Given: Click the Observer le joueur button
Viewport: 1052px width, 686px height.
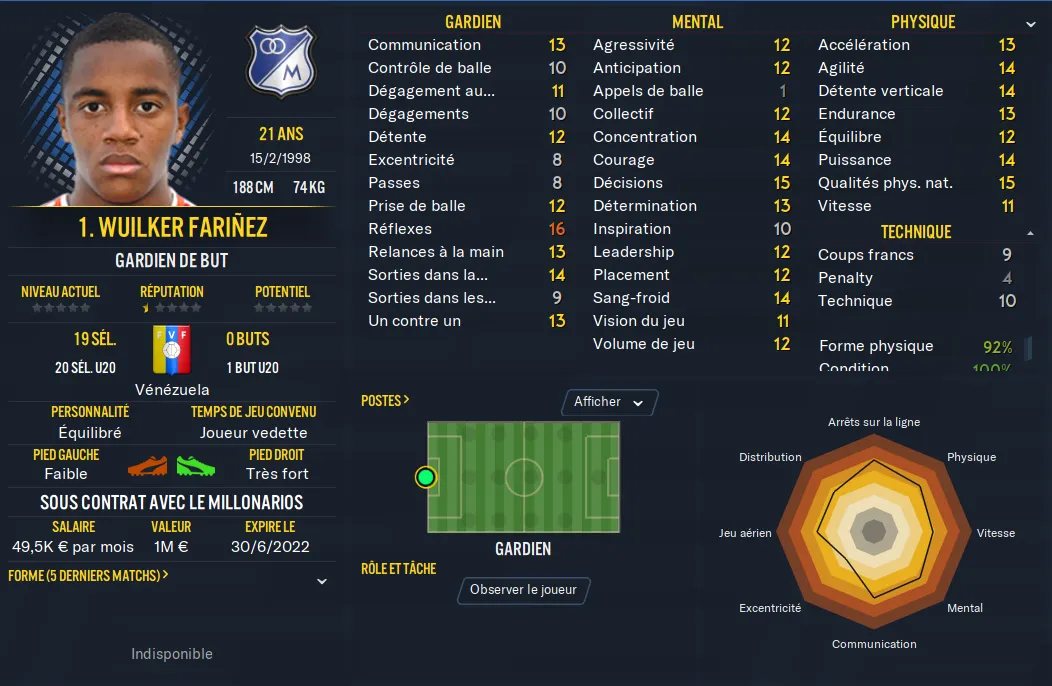Looking at the screenshot, I should point(523,590).
